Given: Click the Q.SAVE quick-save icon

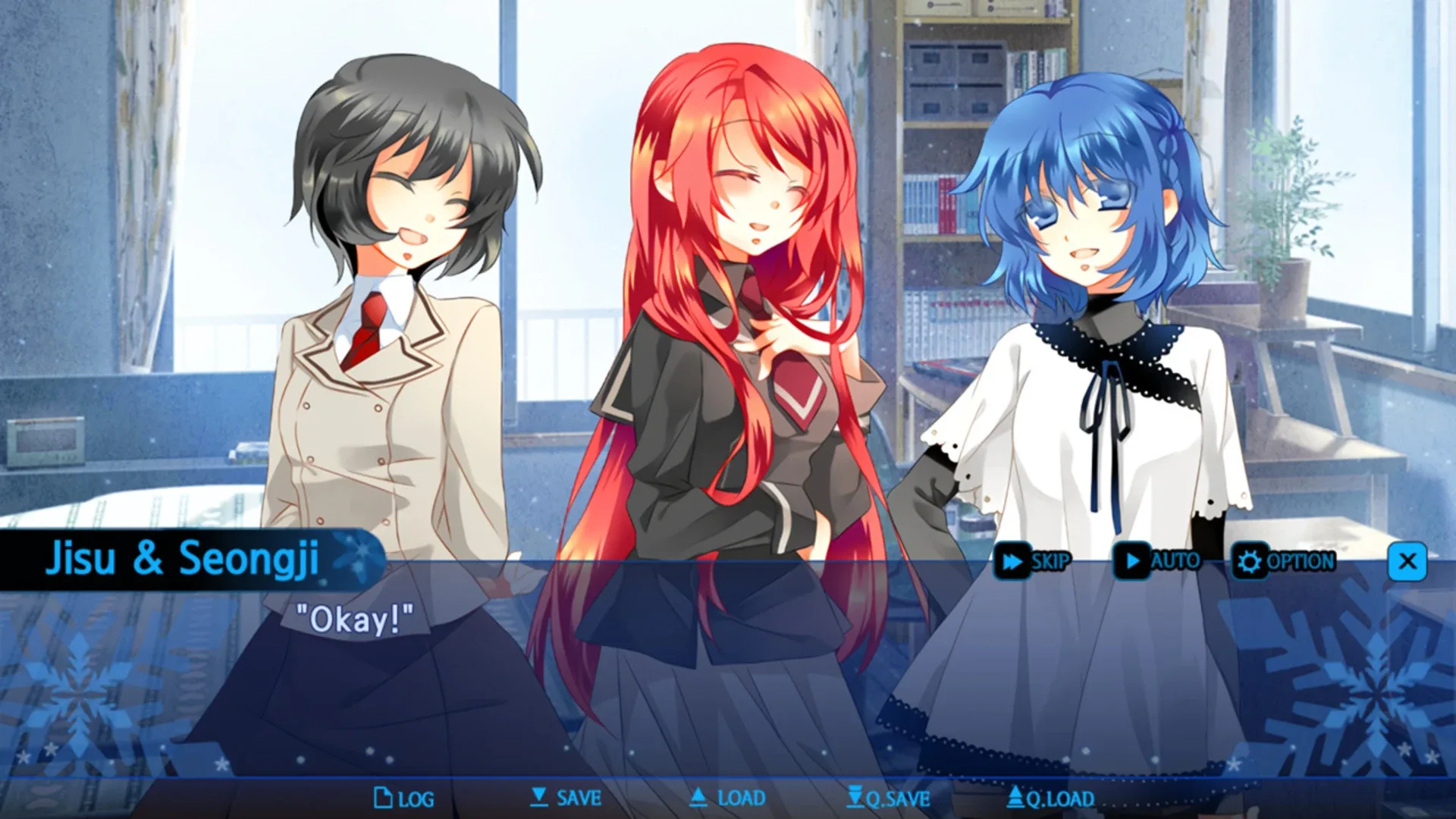Looking at the screenshot, I should 855,798.
